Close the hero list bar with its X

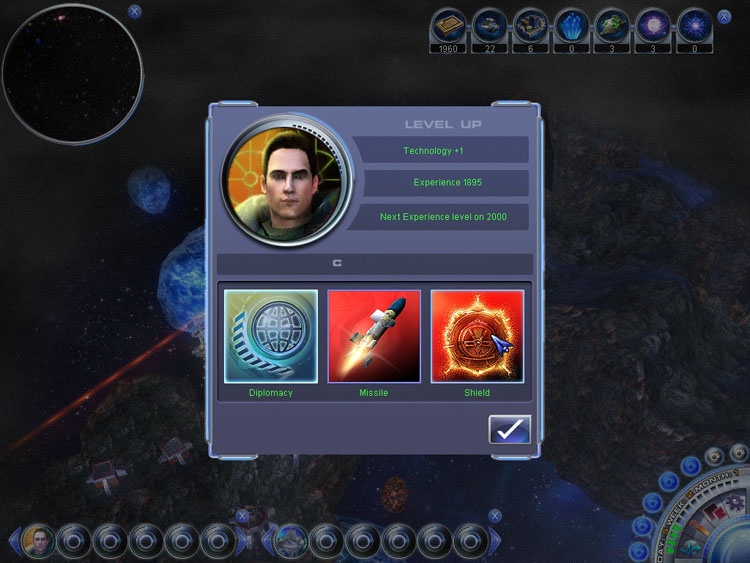coord(242,516)
